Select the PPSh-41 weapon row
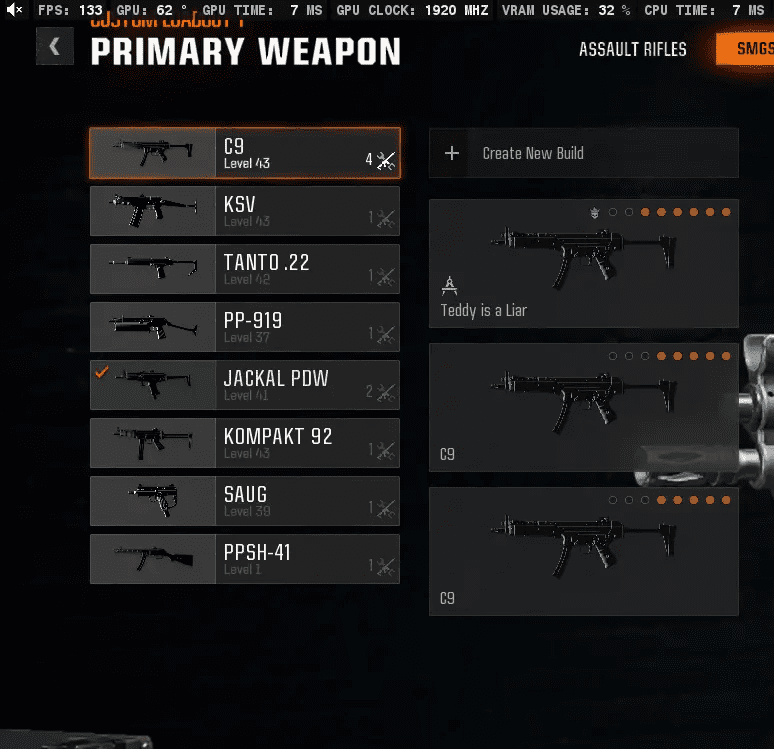 pos(245,559)
